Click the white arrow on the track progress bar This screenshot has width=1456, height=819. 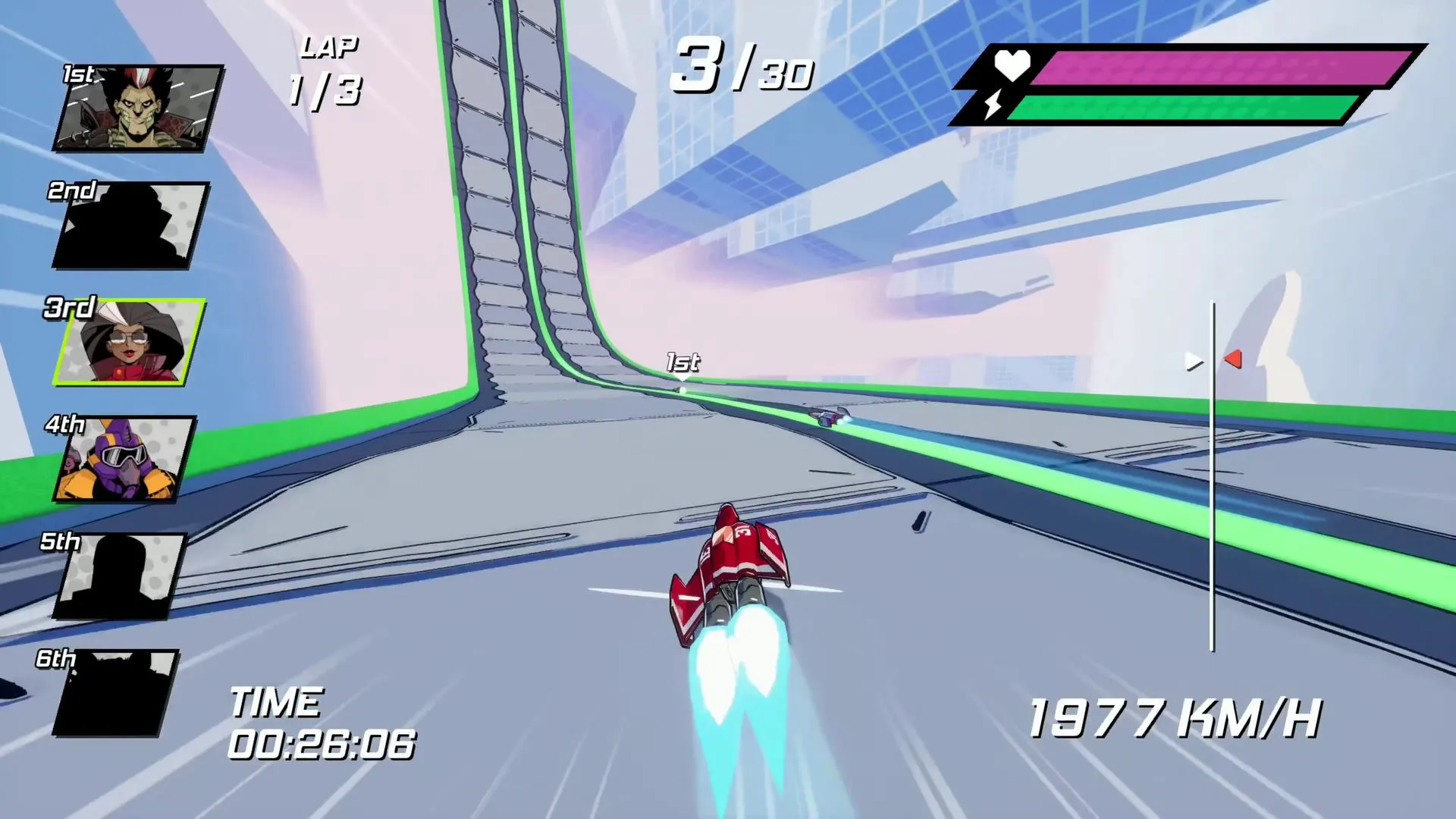tap(1194, 362)
